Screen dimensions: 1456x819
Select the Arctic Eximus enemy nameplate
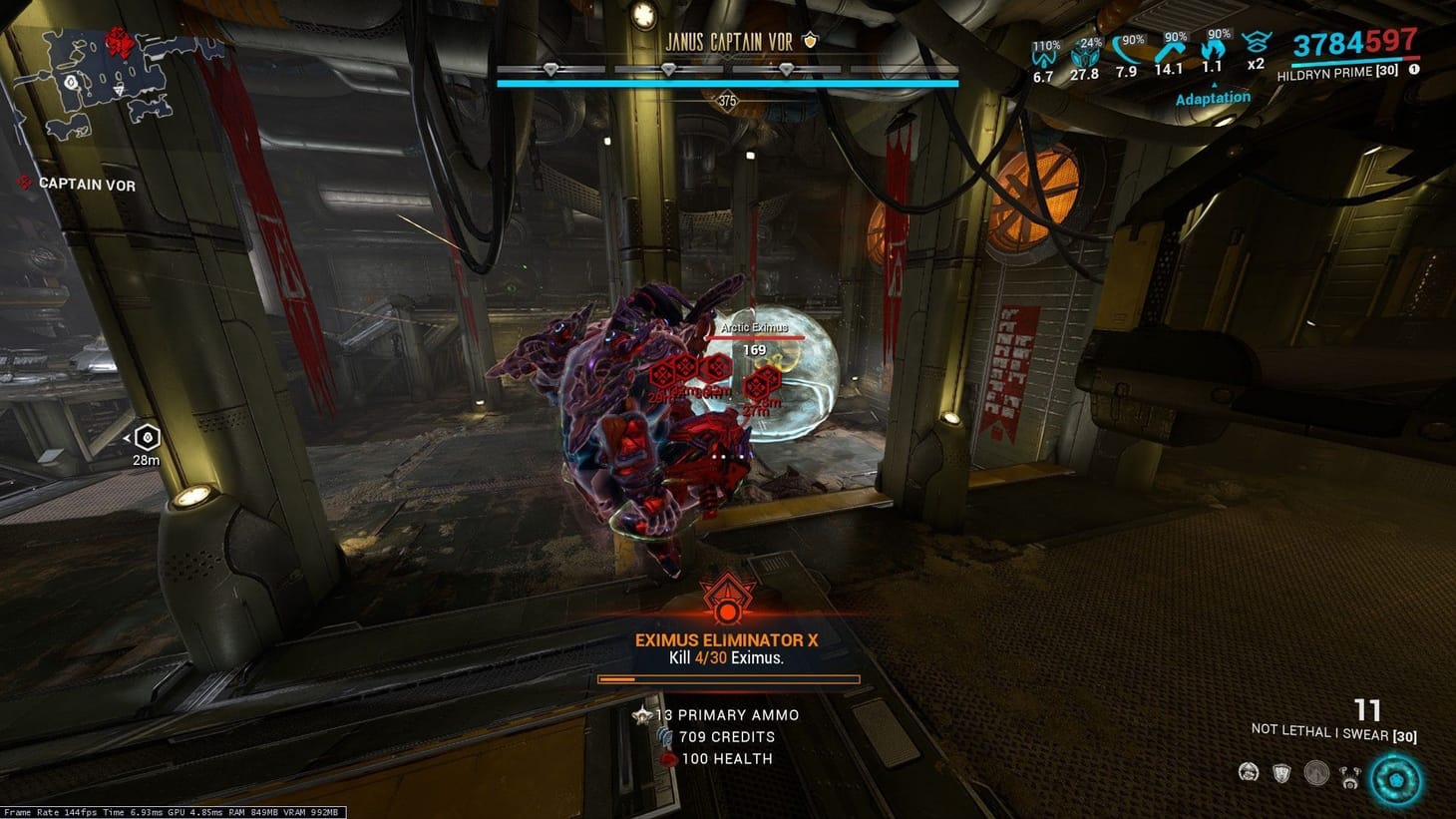pyautogui.click(x=753, y=327)
